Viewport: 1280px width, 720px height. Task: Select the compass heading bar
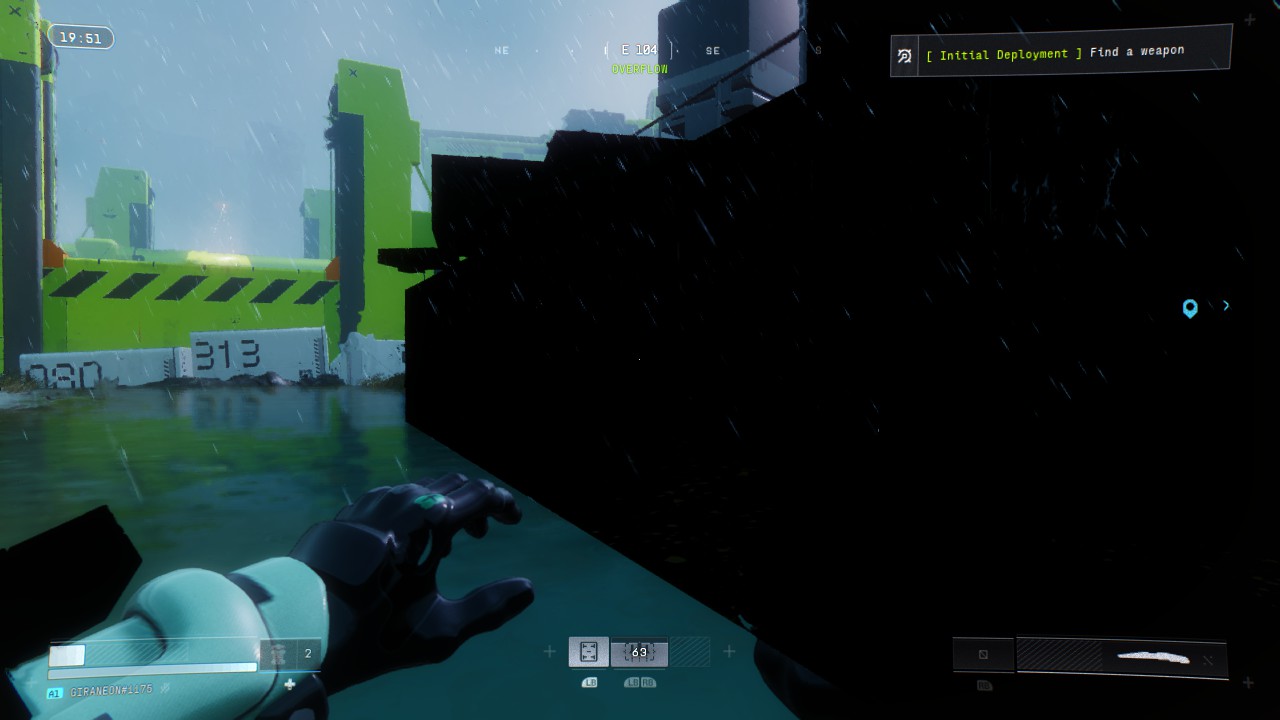640,50
